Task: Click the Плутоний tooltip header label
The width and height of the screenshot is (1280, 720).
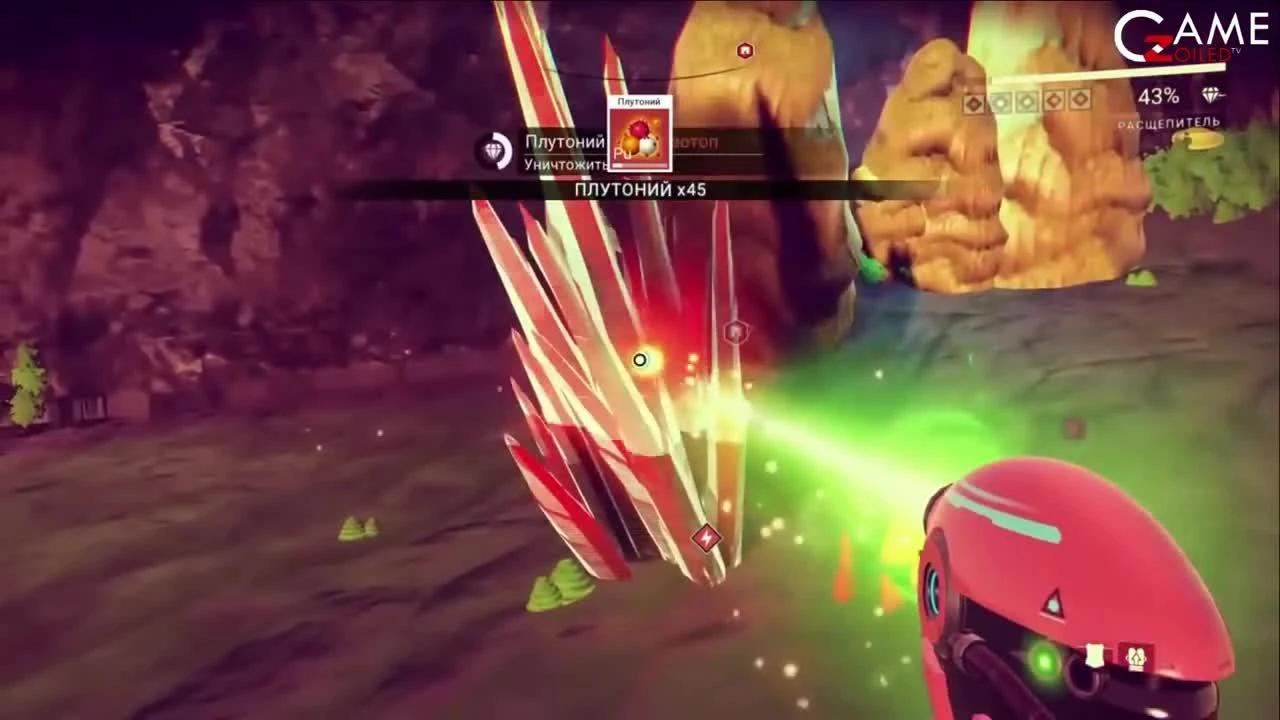Action: click(x=640, y=101)
